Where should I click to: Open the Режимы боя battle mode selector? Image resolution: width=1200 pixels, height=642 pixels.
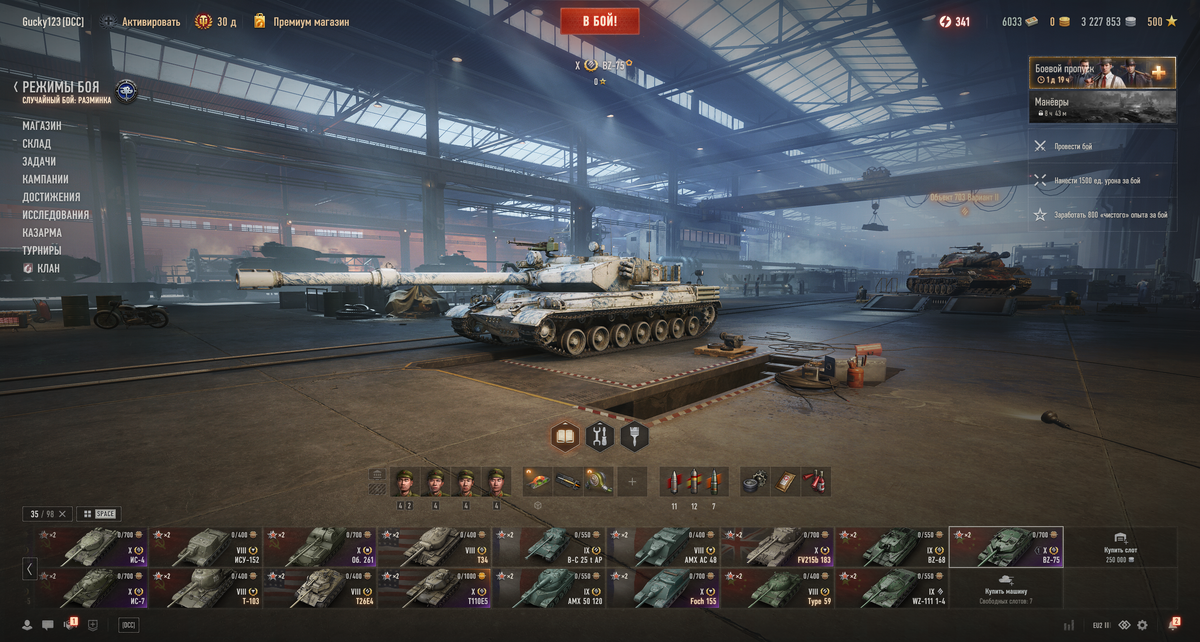click(x=60, y=87)
